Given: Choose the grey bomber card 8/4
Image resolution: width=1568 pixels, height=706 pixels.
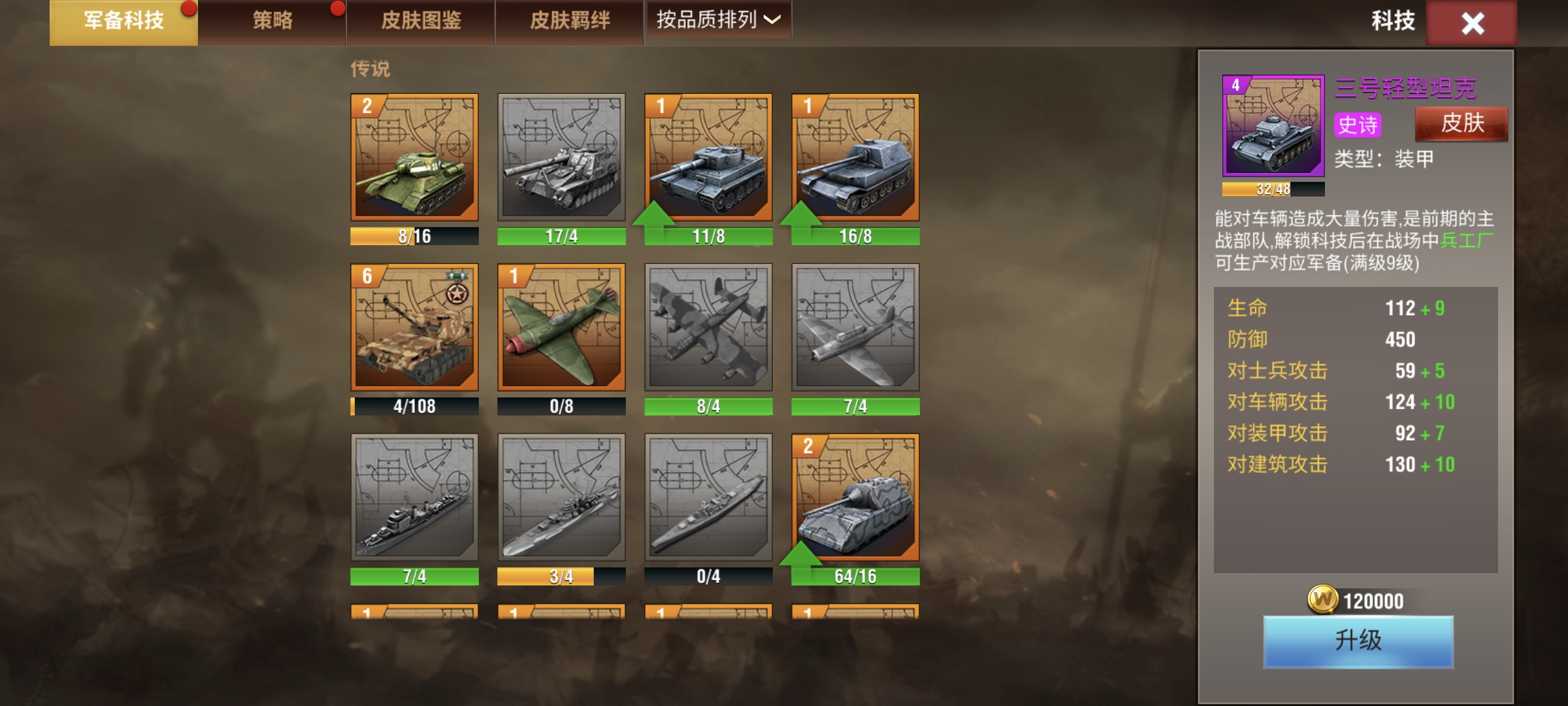Looking at the screenshot, I should 708,327.
